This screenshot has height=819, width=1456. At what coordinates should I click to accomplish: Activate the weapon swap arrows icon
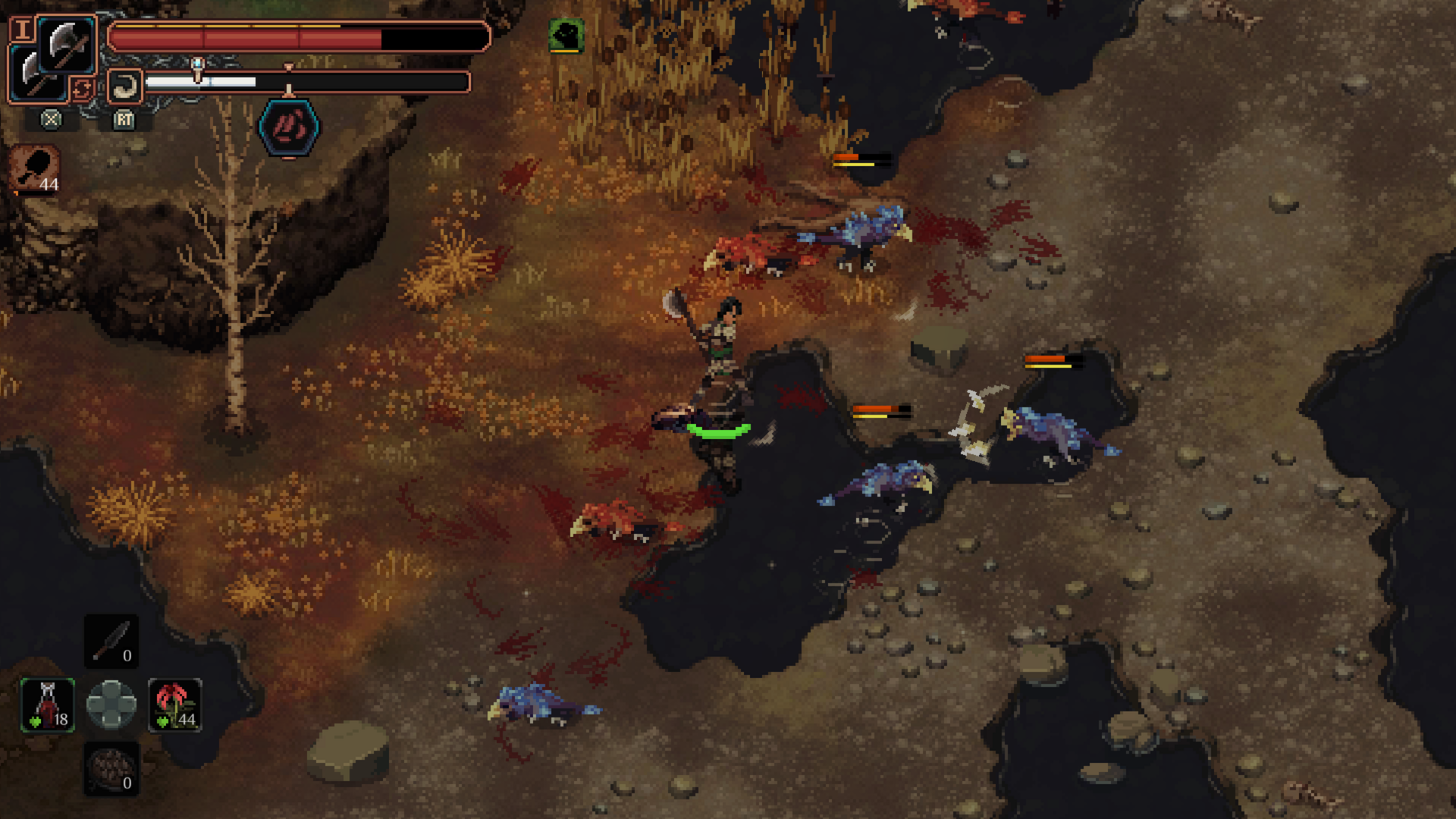(82, 89)
